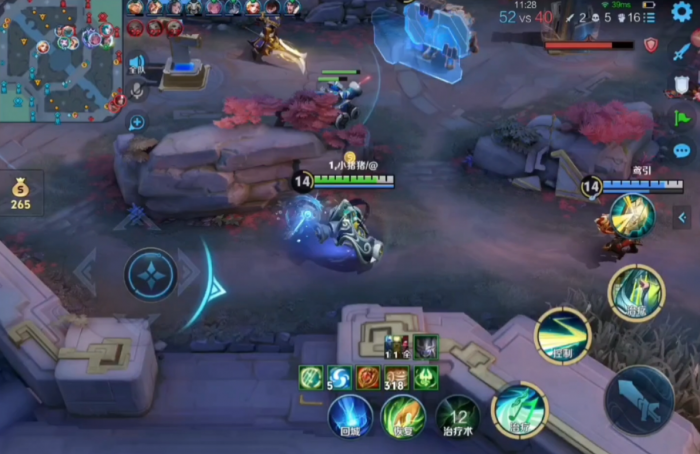The width and height of the screenshot is (700, 454).
Task: Activate the 恢复 restore skill
Action: click(x=403, y=415)
